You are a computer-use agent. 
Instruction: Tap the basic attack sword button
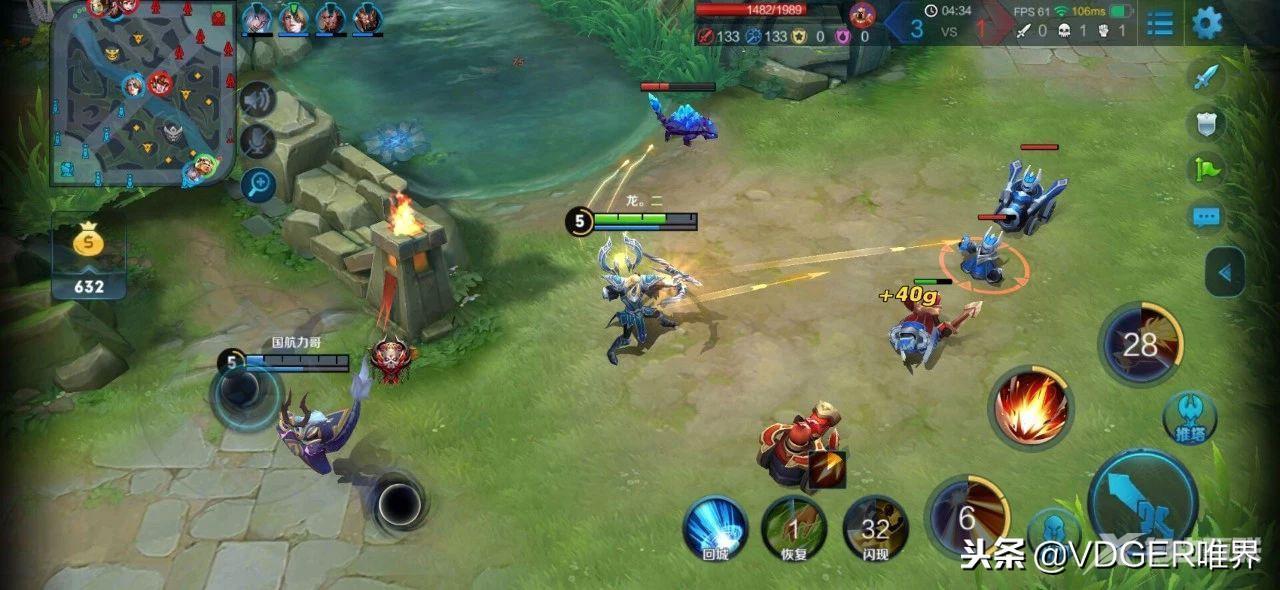click(x=1142, y=497)
